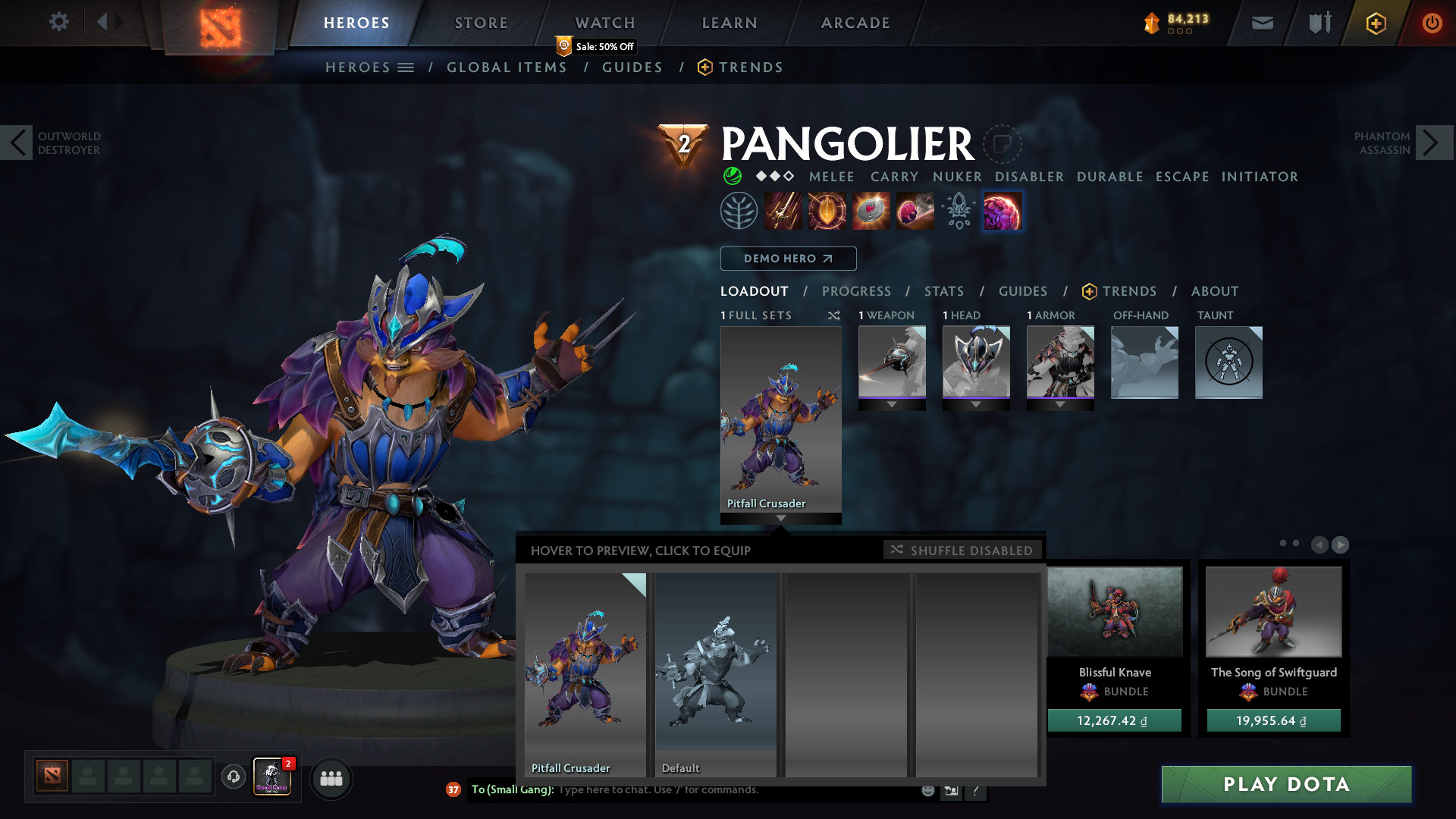Open the Store tab

click(x=482, y=23)
